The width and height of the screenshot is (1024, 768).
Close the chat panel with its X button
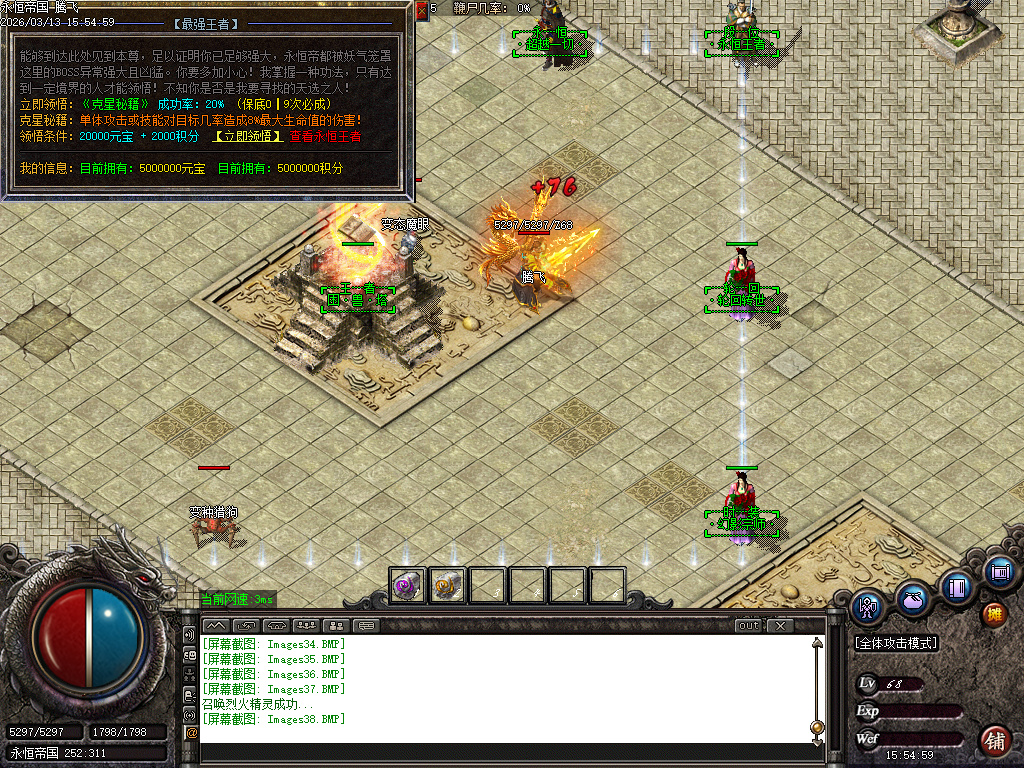pos(780,626)
